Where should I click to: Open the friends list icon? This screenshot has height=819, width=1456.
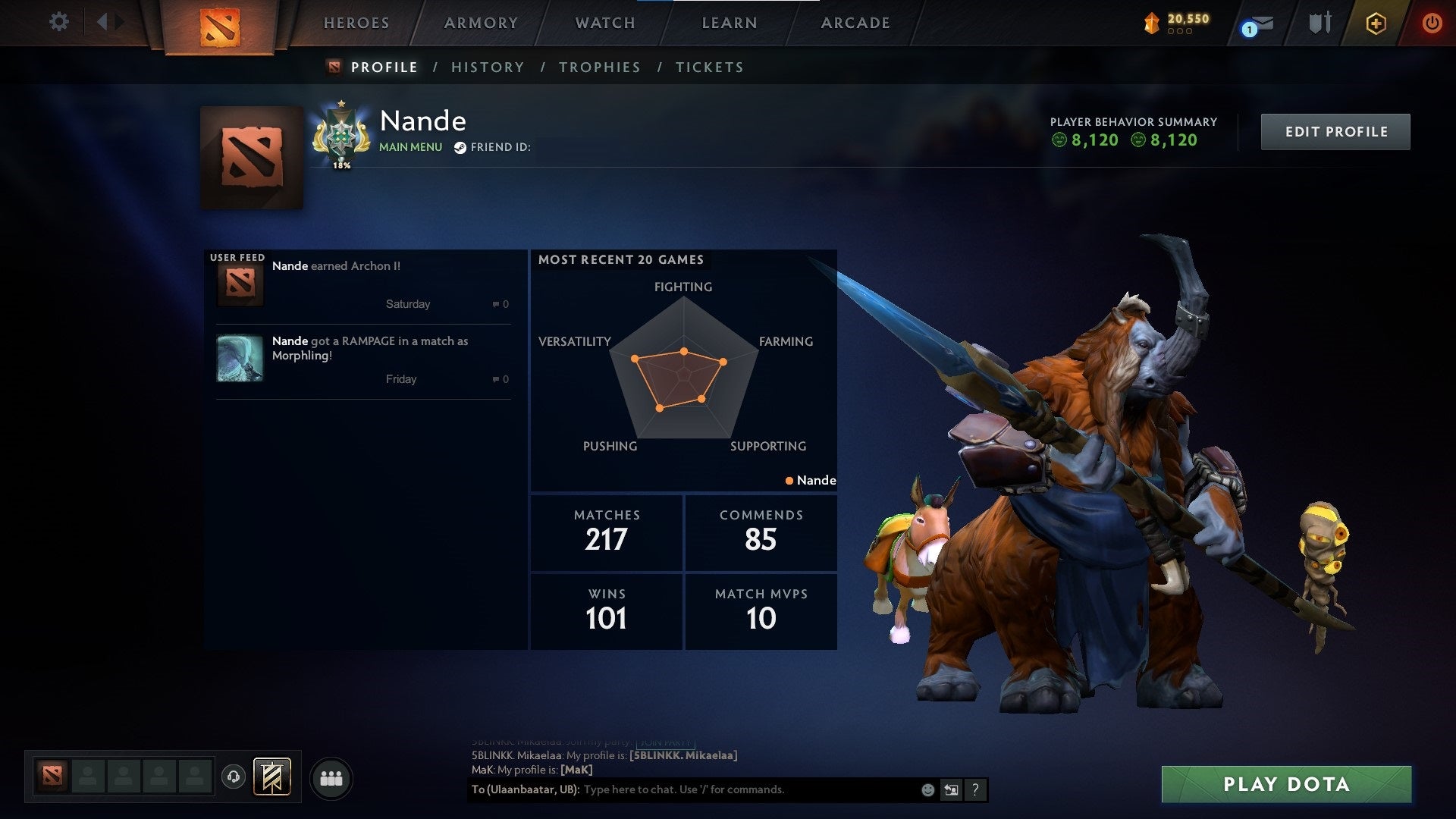click(331, 777)
